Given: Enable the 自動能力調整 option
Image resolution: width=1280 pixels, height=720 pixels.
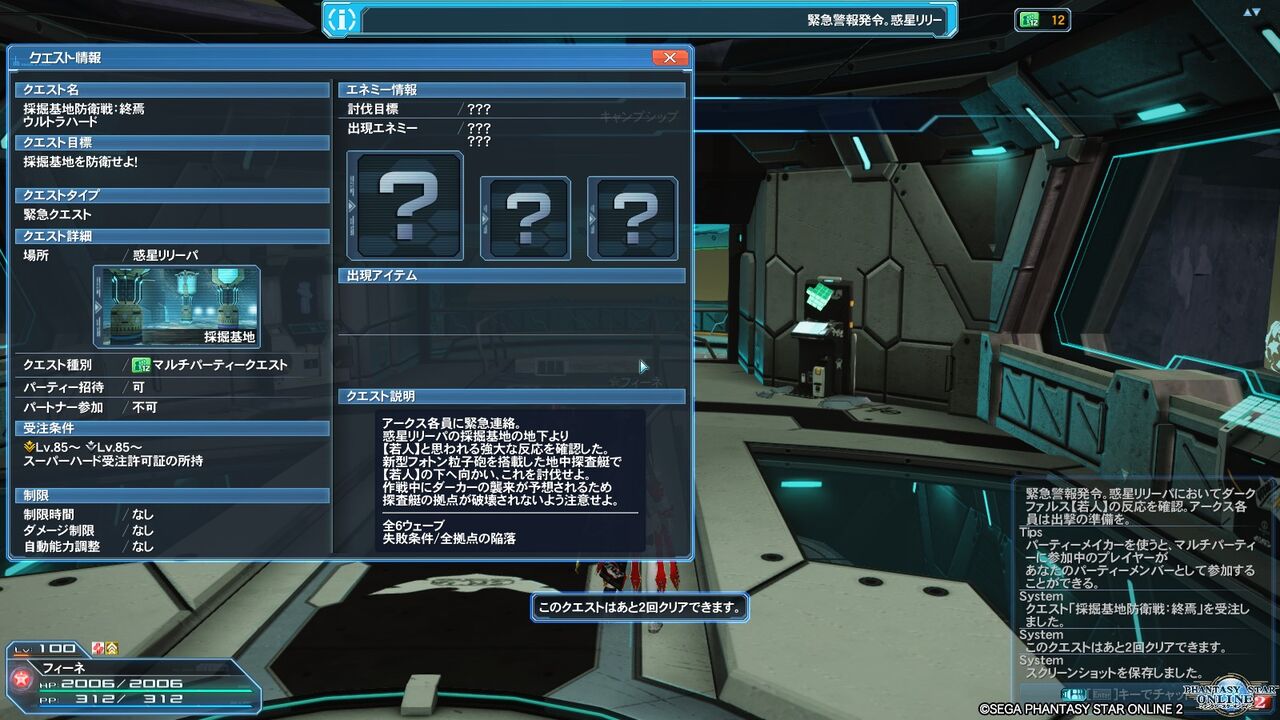Looking at the screenshot, I should (x=139, y=546).
